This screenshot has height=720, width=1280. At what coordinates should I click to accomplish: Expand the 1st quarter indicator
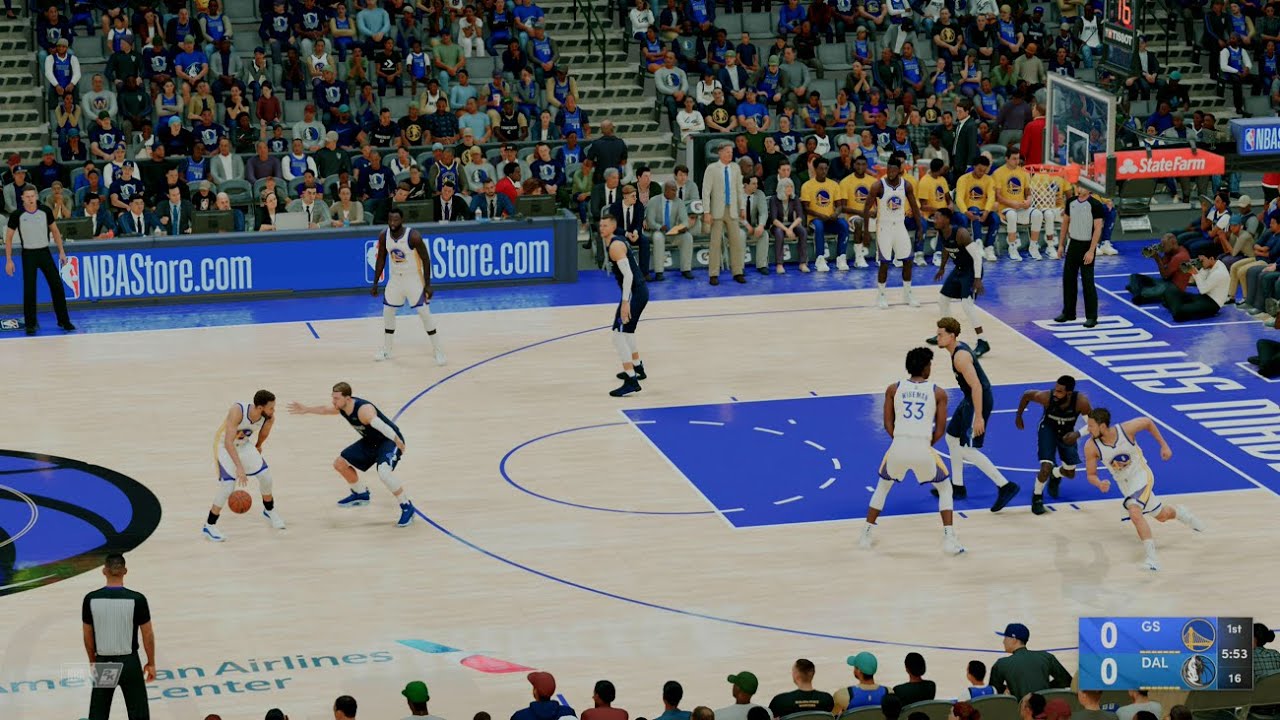tap(1234, 629)
